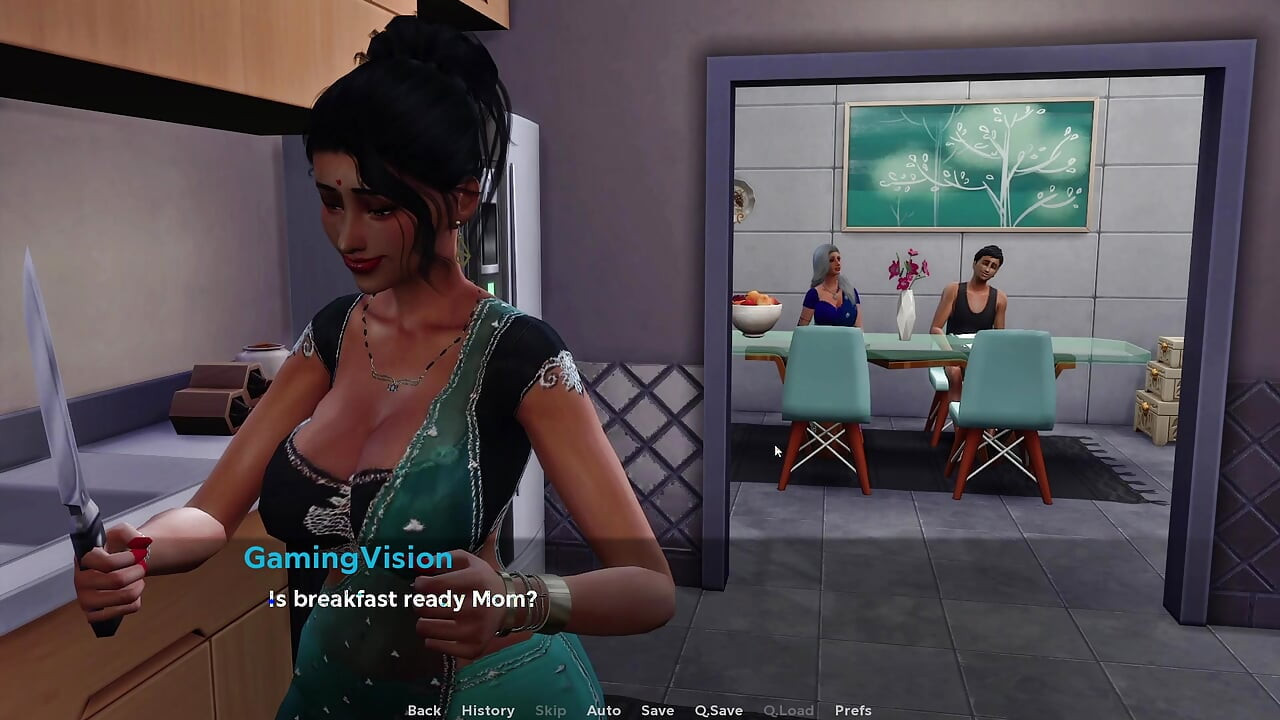This screenshot has width=1280, height=720.
Task: Toggle Auto-advance mode
Action: pyautogui.click(x=604, y=710)
